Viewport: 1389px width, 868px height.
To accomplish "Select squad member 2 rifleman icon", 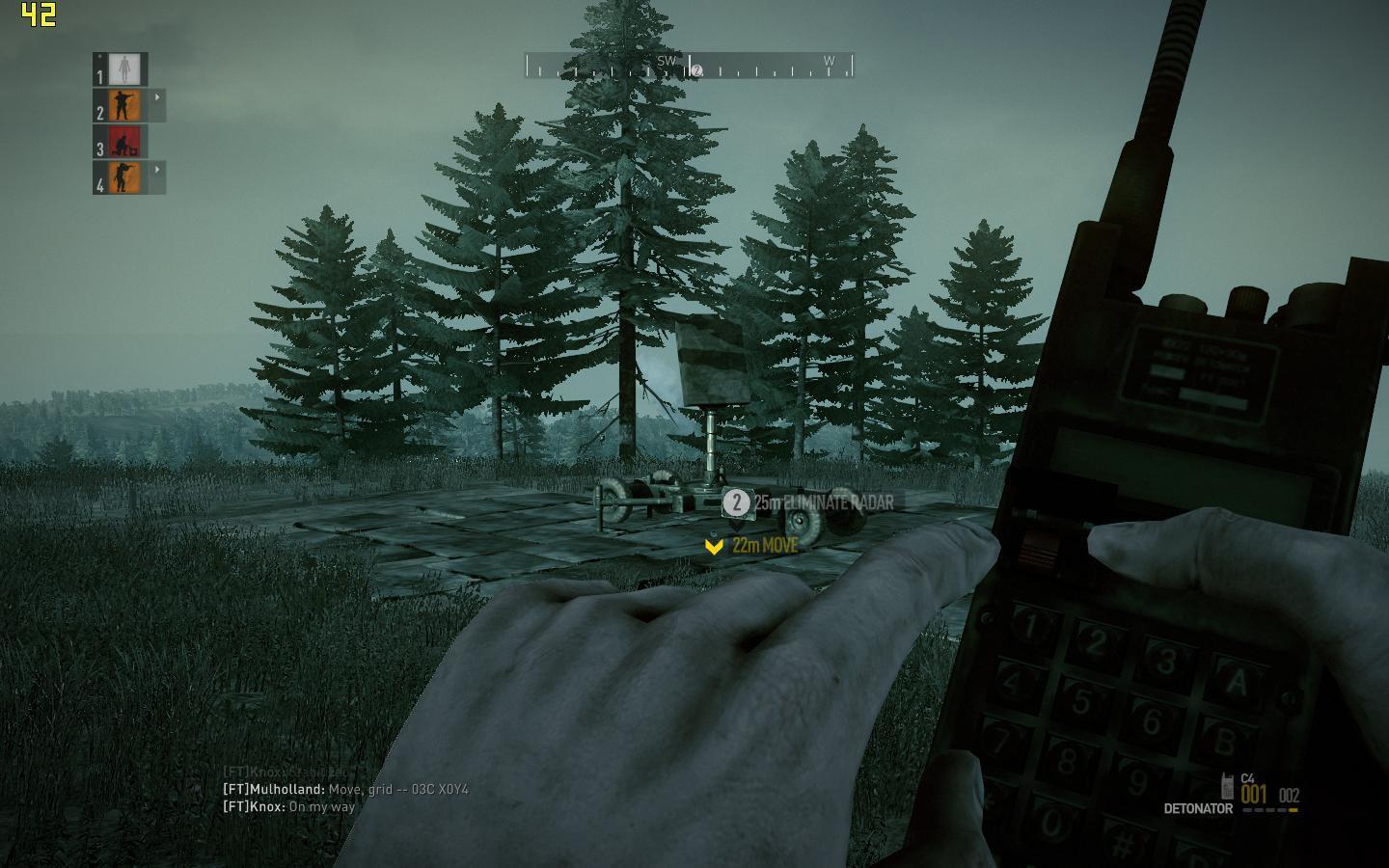I will 123,105.
